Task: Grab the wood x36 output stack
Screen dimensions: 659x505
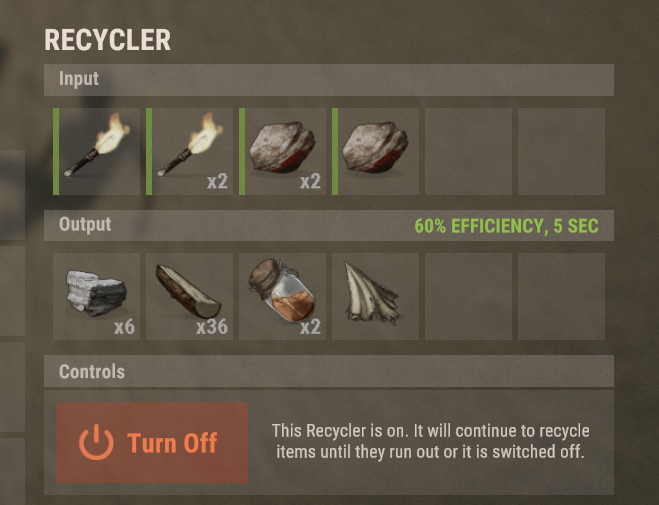Action: [190, 296]
